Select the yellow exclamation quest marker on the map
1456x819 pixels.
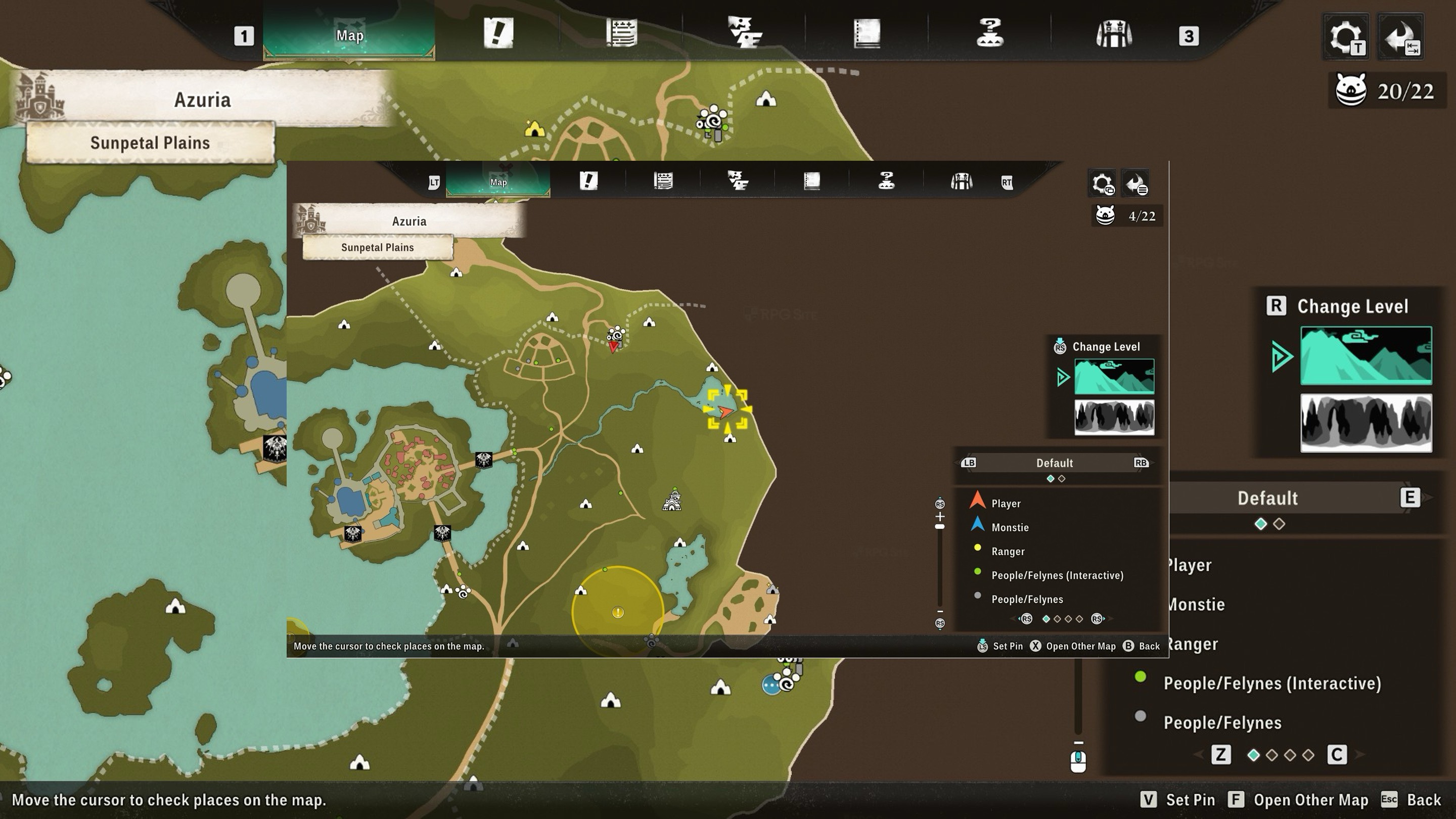[x=618, y=612]
